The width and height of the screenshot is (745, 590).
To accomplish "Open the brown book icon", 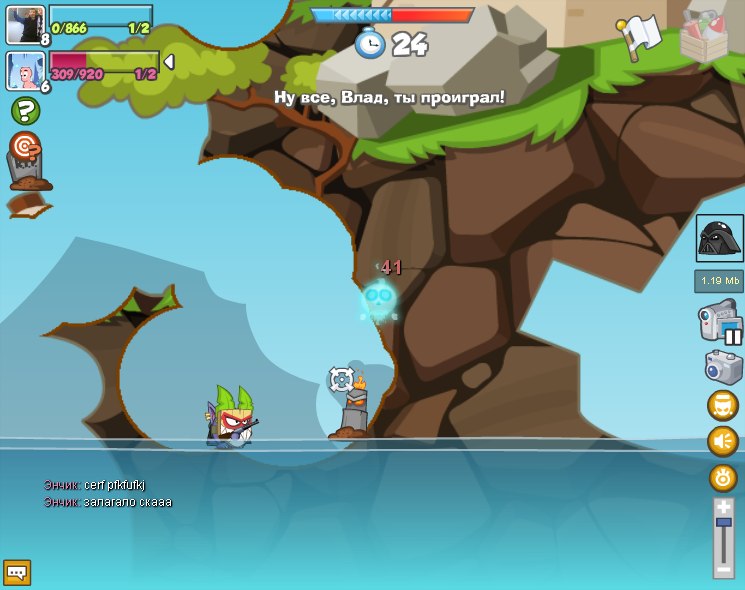I will (27, 206).
